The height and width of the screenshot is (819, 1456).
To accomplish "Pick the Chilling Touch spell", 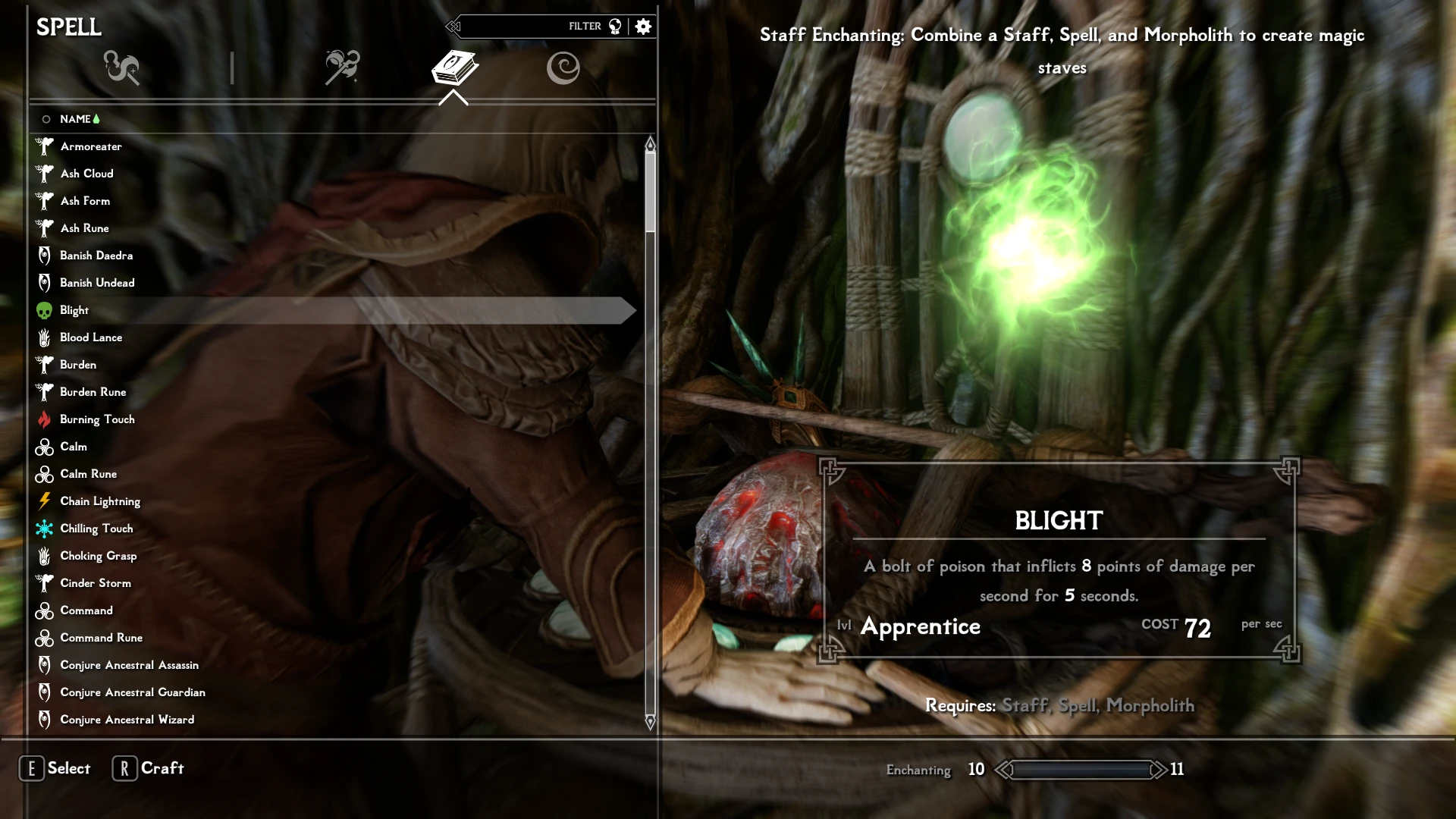I will point(96,529).
